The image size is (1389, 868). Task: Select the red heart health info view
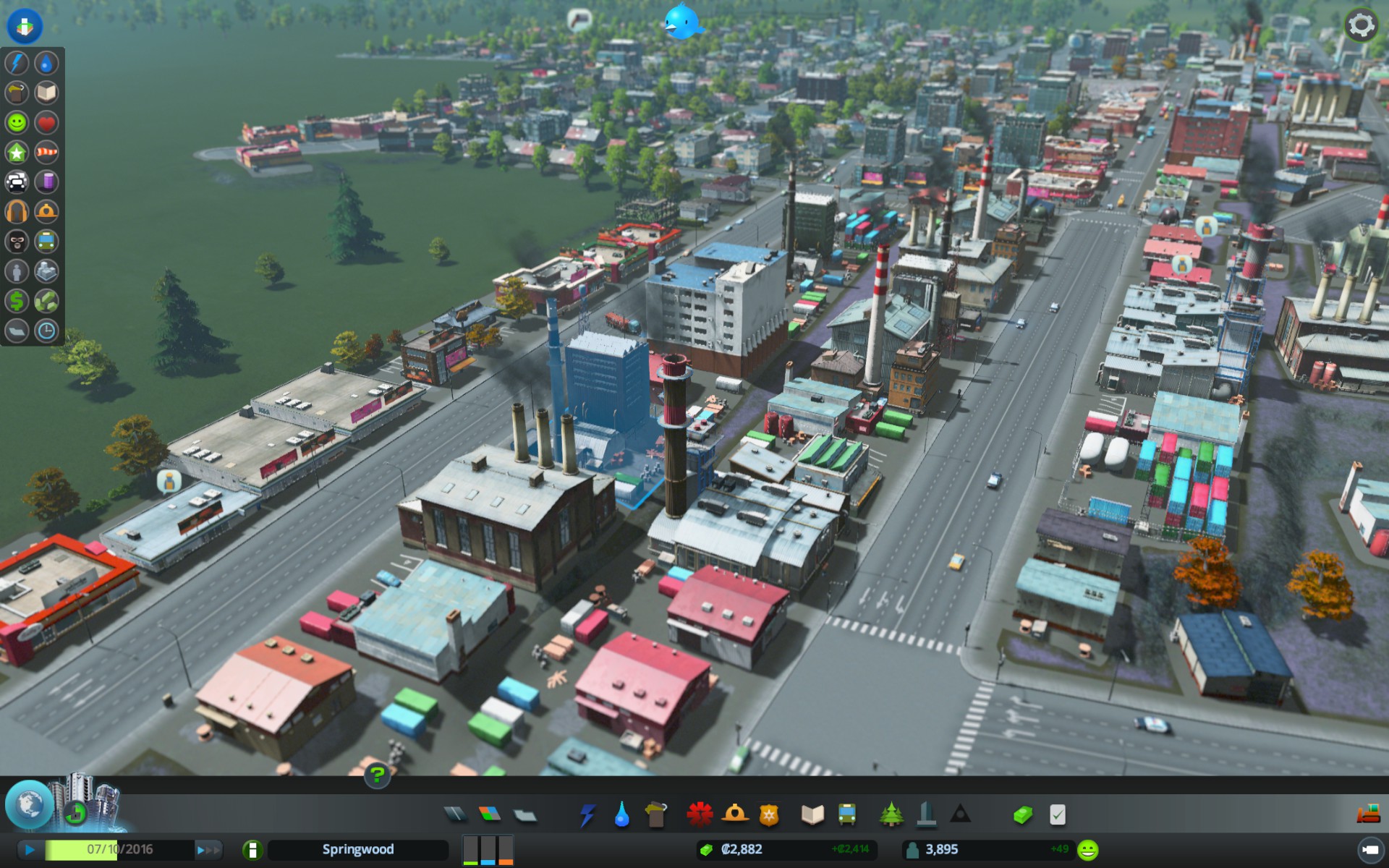[46, 122]
